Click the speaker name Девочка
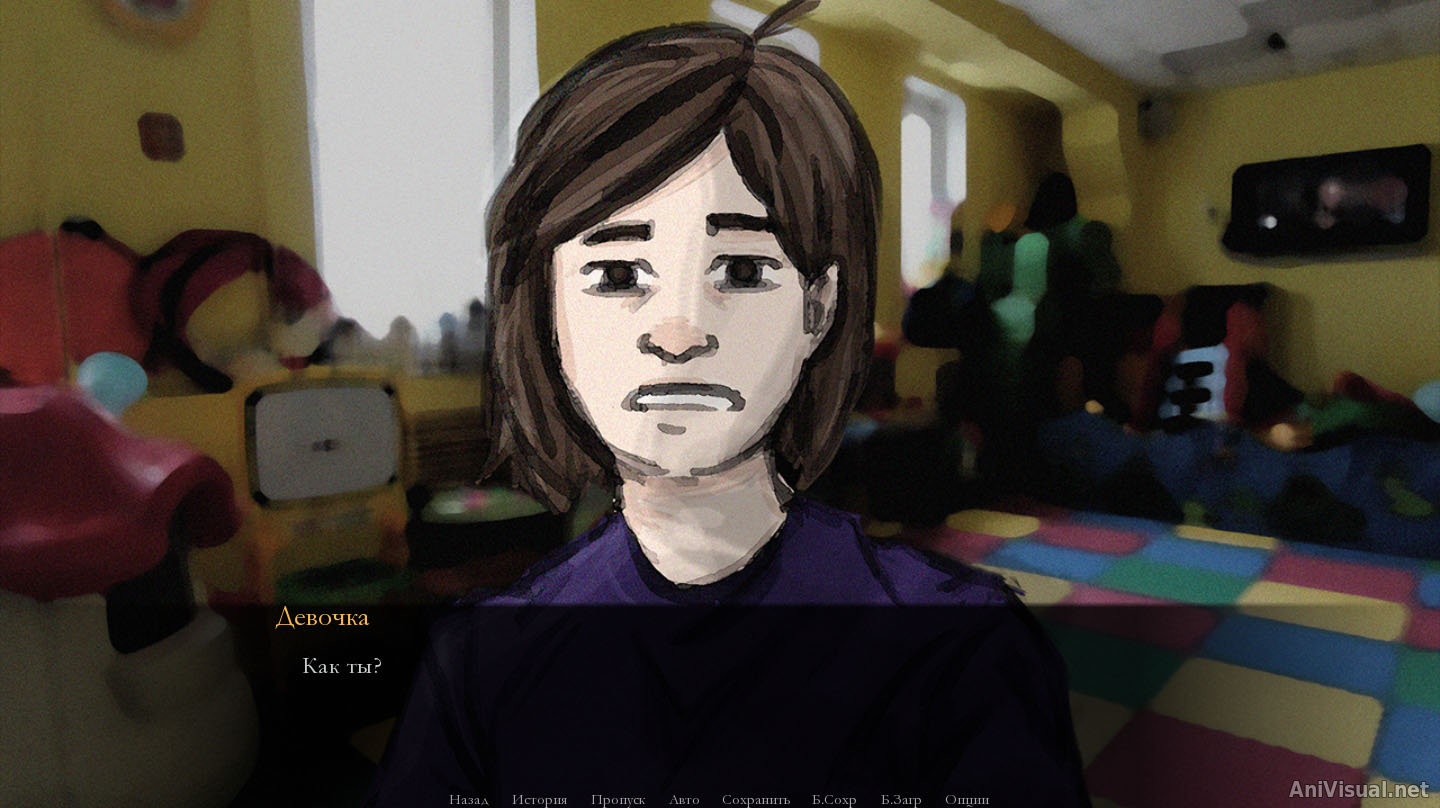The image size is (1440, 808). pyautogui.click(x=322, y=618)
